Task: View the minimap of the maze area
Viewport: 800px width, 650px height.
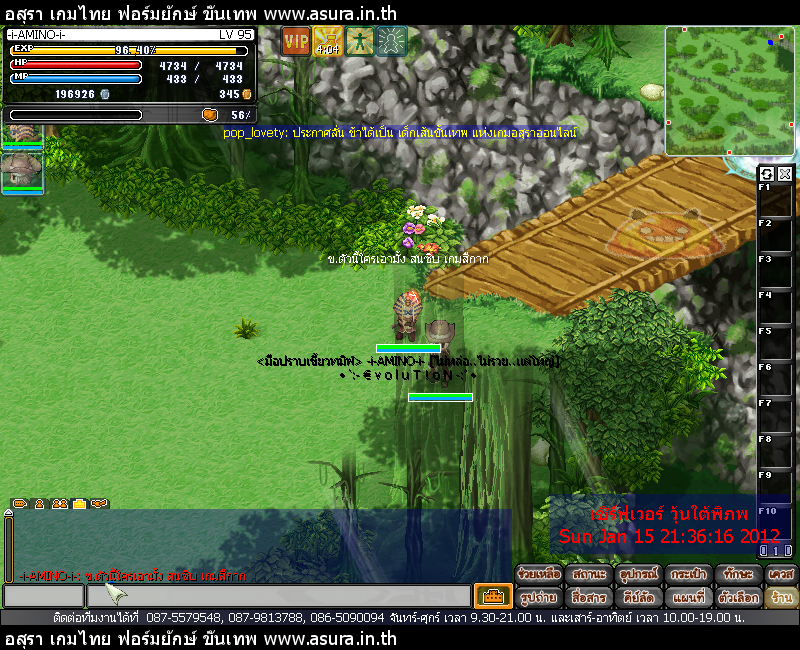Action: point(731,91)
